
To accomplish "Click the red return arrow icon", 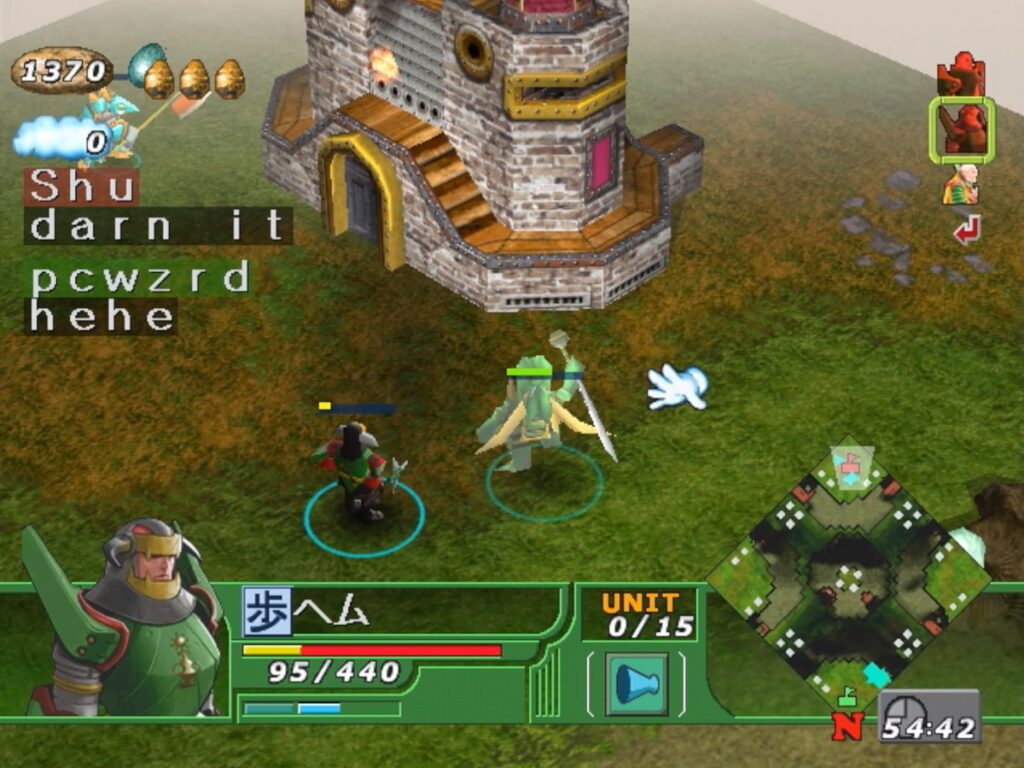I will [x=966, y=231].
